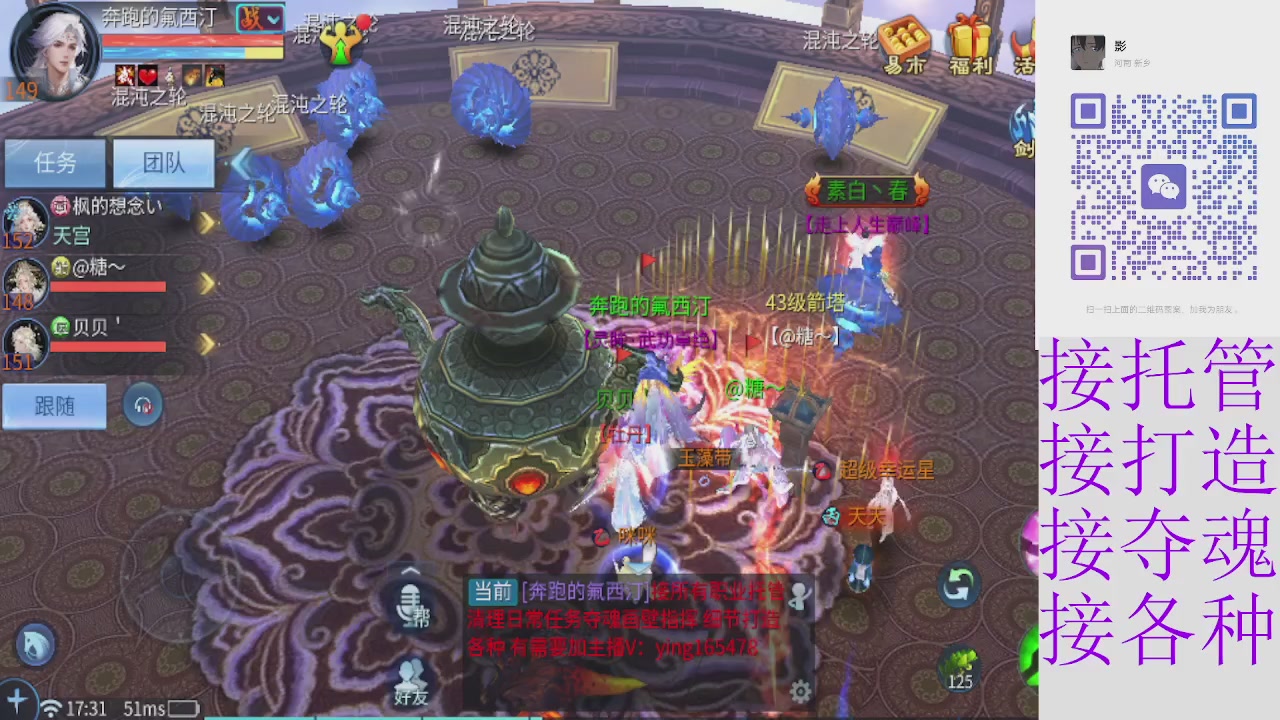The image size is (1280, 720).
Task: Open chat settings with the gear icon
Action: click(798, 690)
